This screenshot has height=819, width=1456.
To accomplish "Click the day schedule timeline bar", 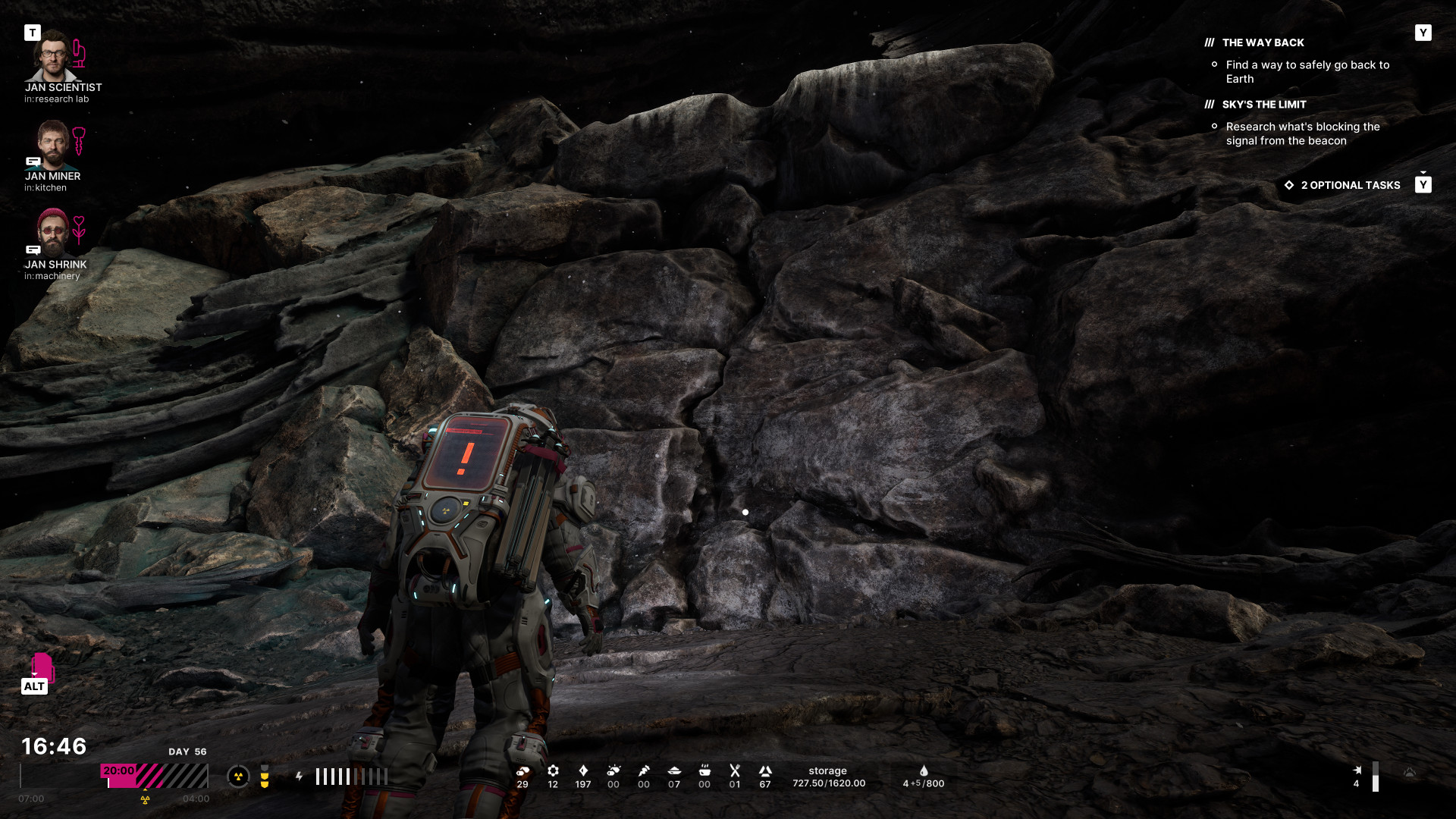I will (155, 776).
